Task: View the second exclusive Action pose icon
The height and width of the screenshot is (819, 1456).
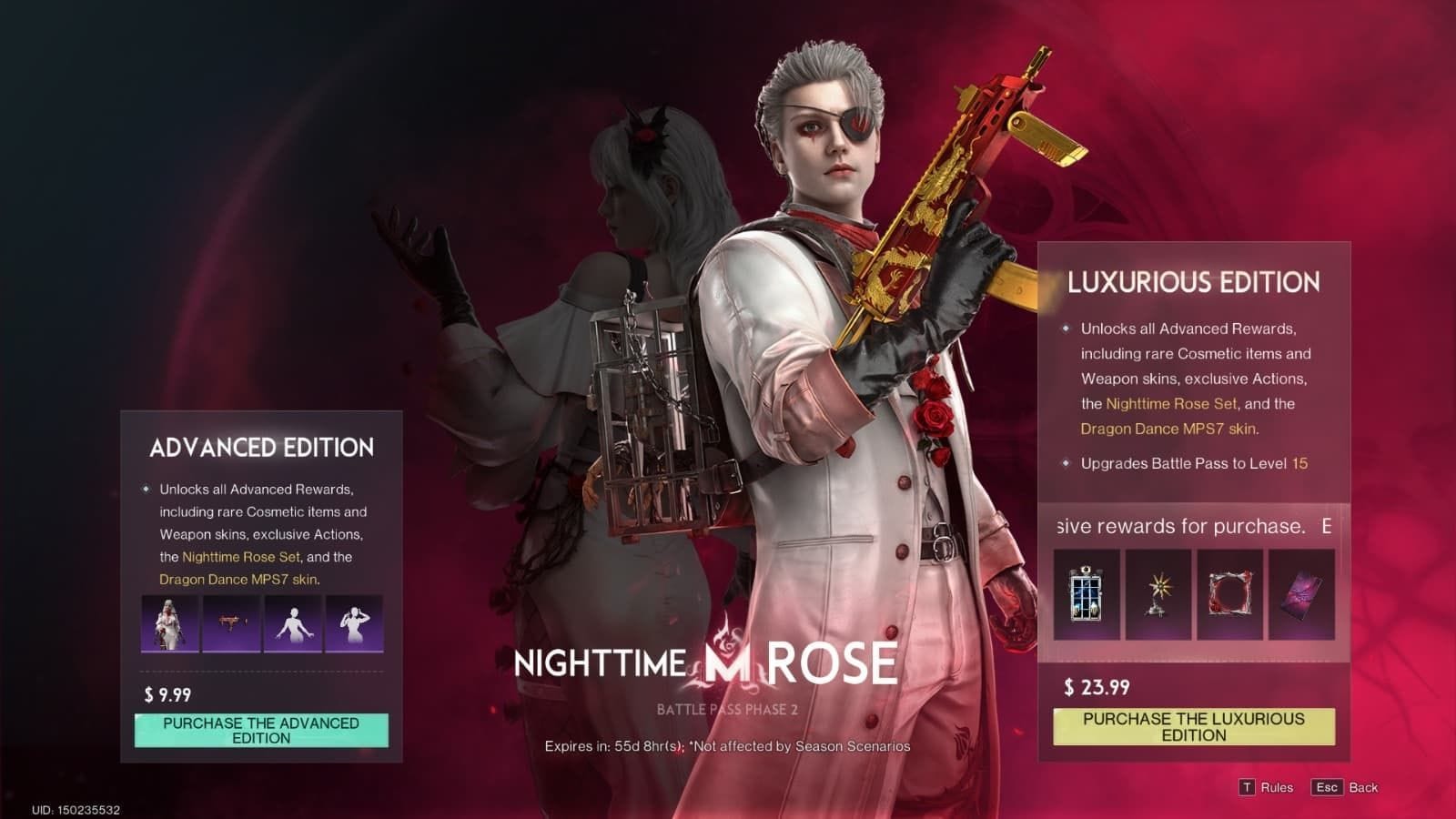Action: click(358, 624)
